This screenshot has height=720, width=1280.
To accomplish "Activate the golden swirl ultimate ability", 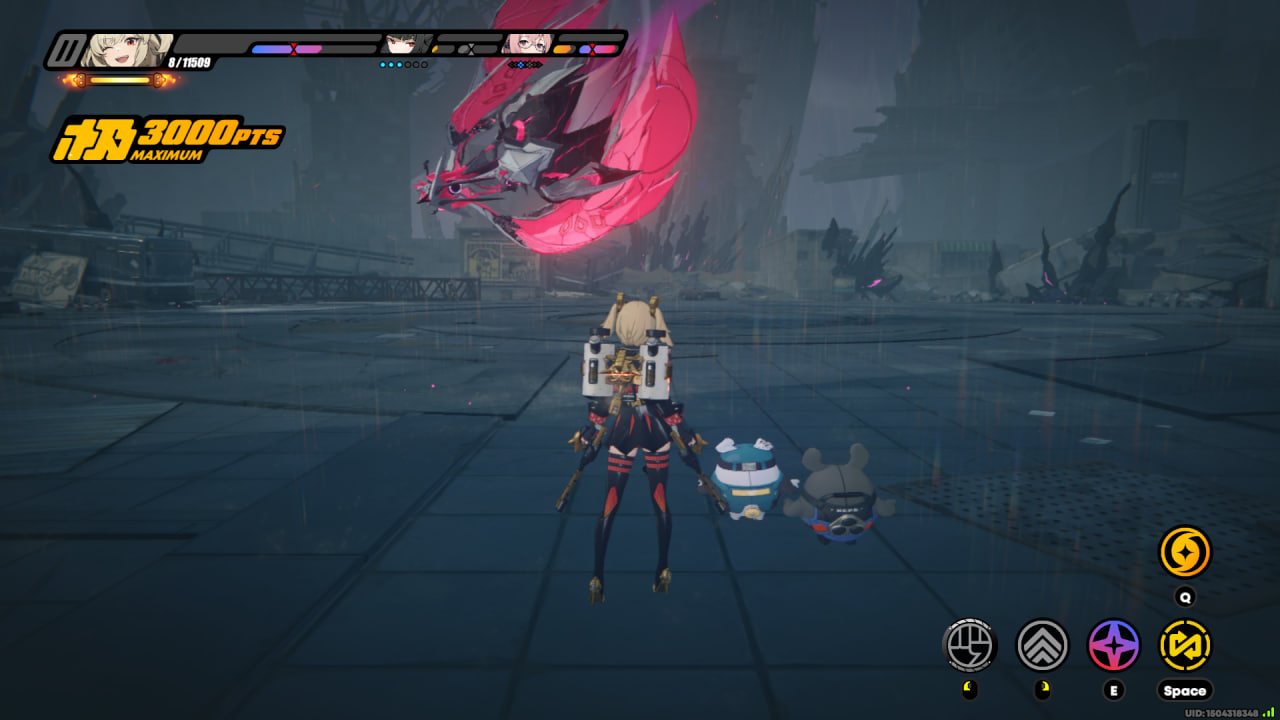I will (1185, 552).
